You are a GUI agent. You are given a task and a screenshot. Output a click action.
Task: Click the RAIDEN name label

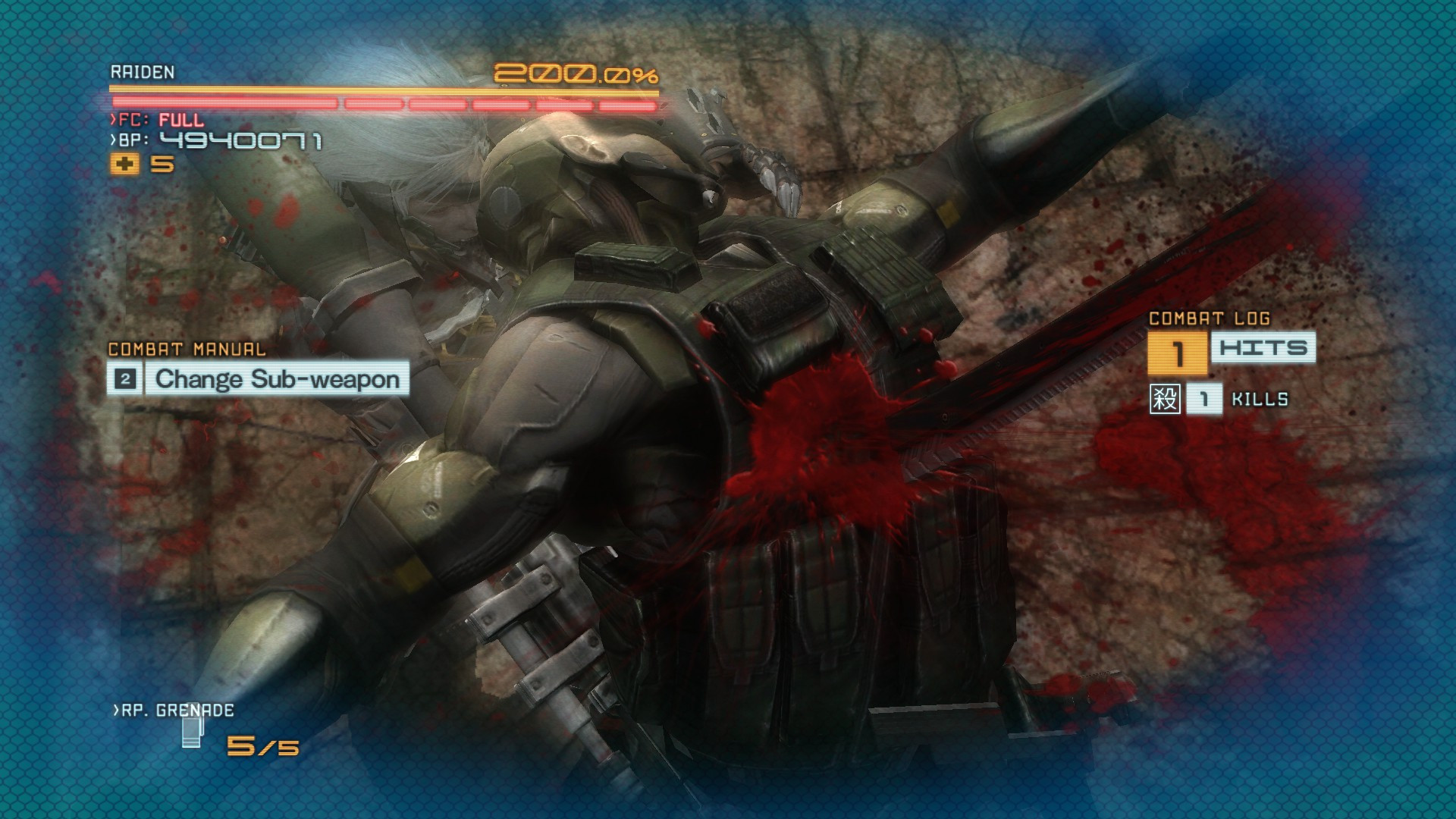pyautogui.click(x=141, y=74)
